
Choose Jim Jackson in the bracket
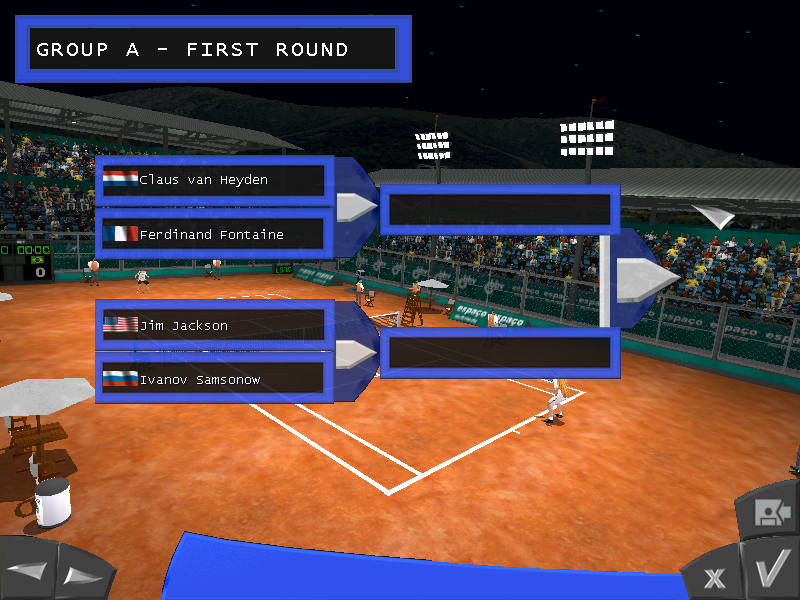pyautogui.click(x=214, y=325)
